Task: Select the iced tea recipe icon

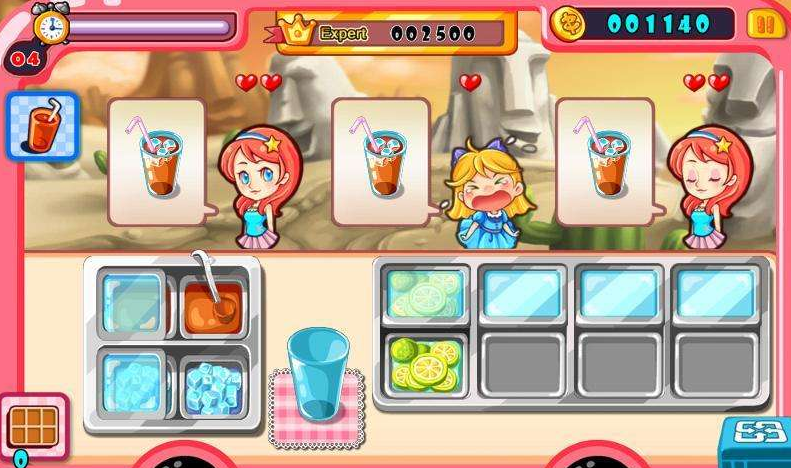Action: pos(42,127)
